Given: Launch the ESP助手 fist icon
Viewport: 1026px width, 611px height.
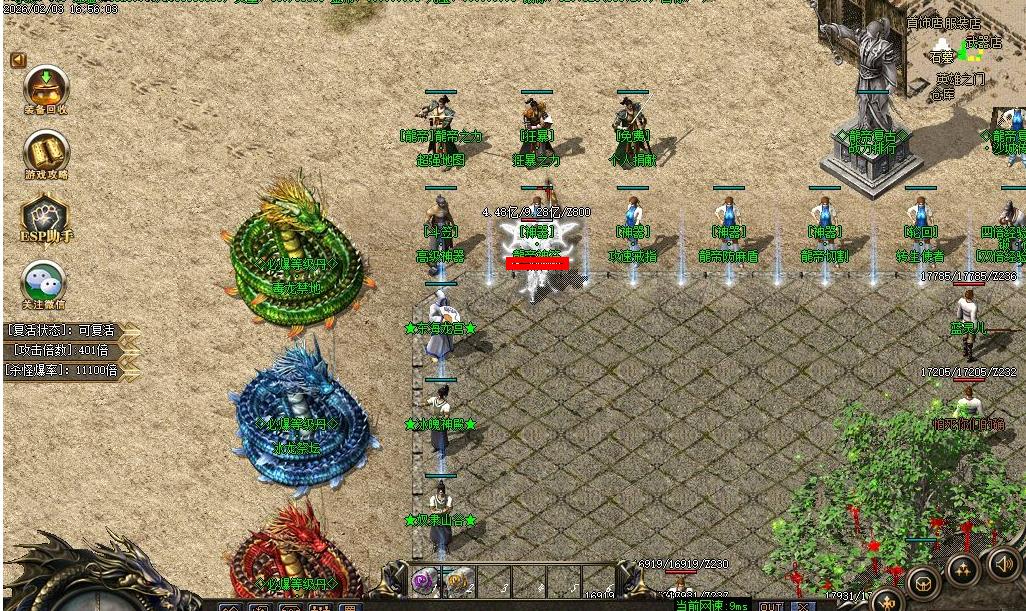Looking at the screenshot, I should pyautogui.click(x=45, y=216).
